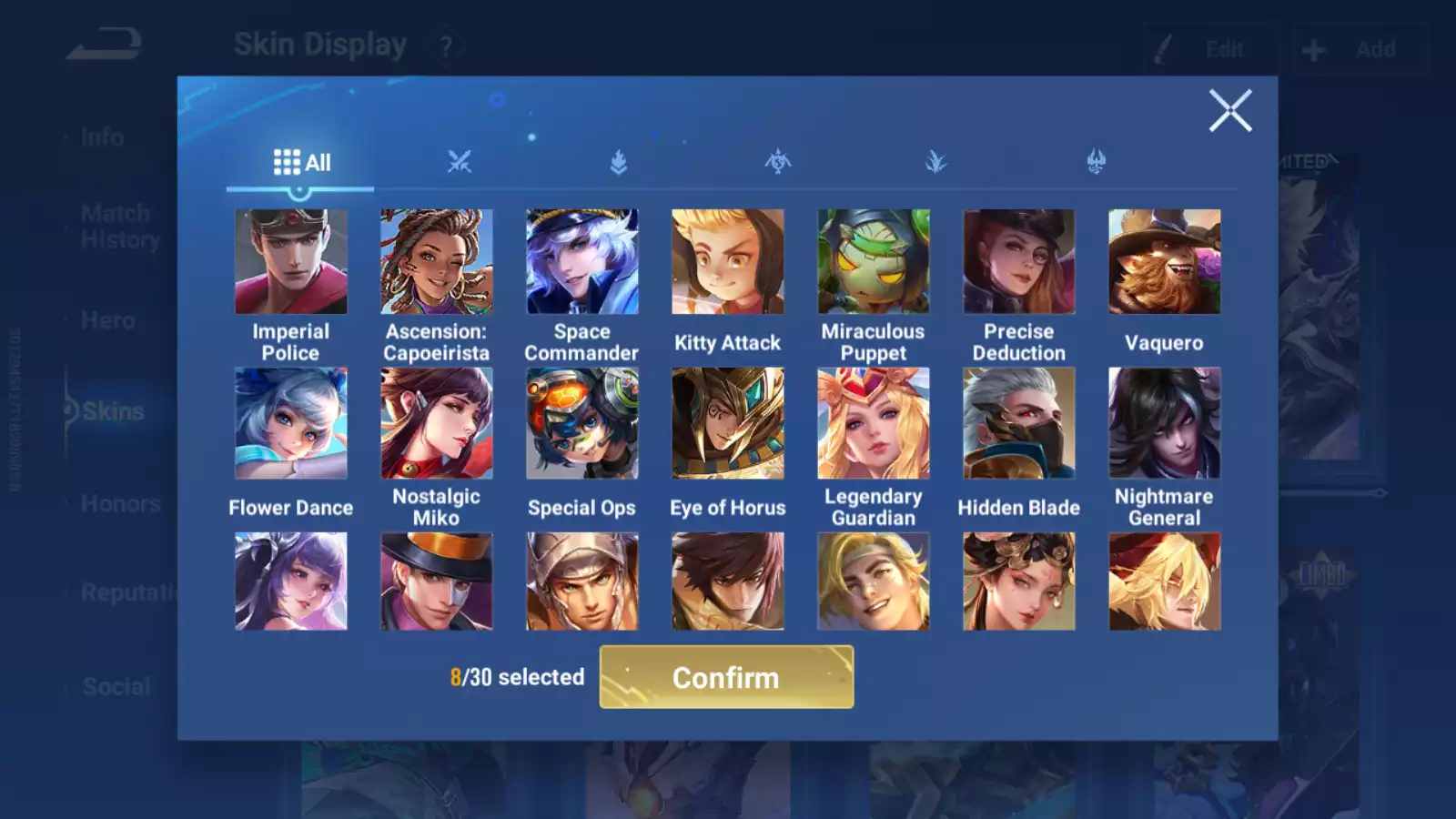Choose the Miraculous Puppet skin
Viewport: 1456px width, 819px height.
pos(874,262)
